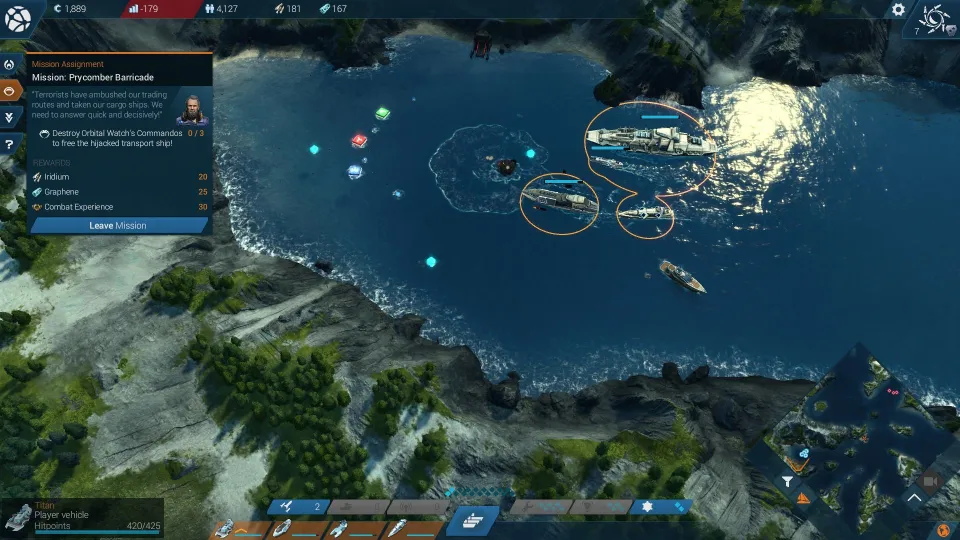
Task: Open the spiral level indicator showing 7
Action: [x=935, y=20]
